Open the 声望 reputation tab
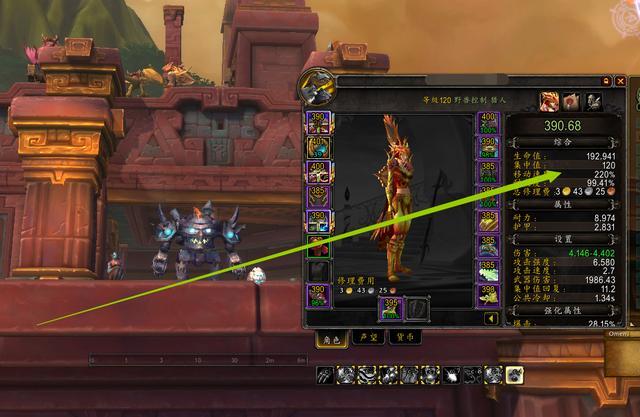The width and height of the screenshot is (640, 417). coord(367,338)
